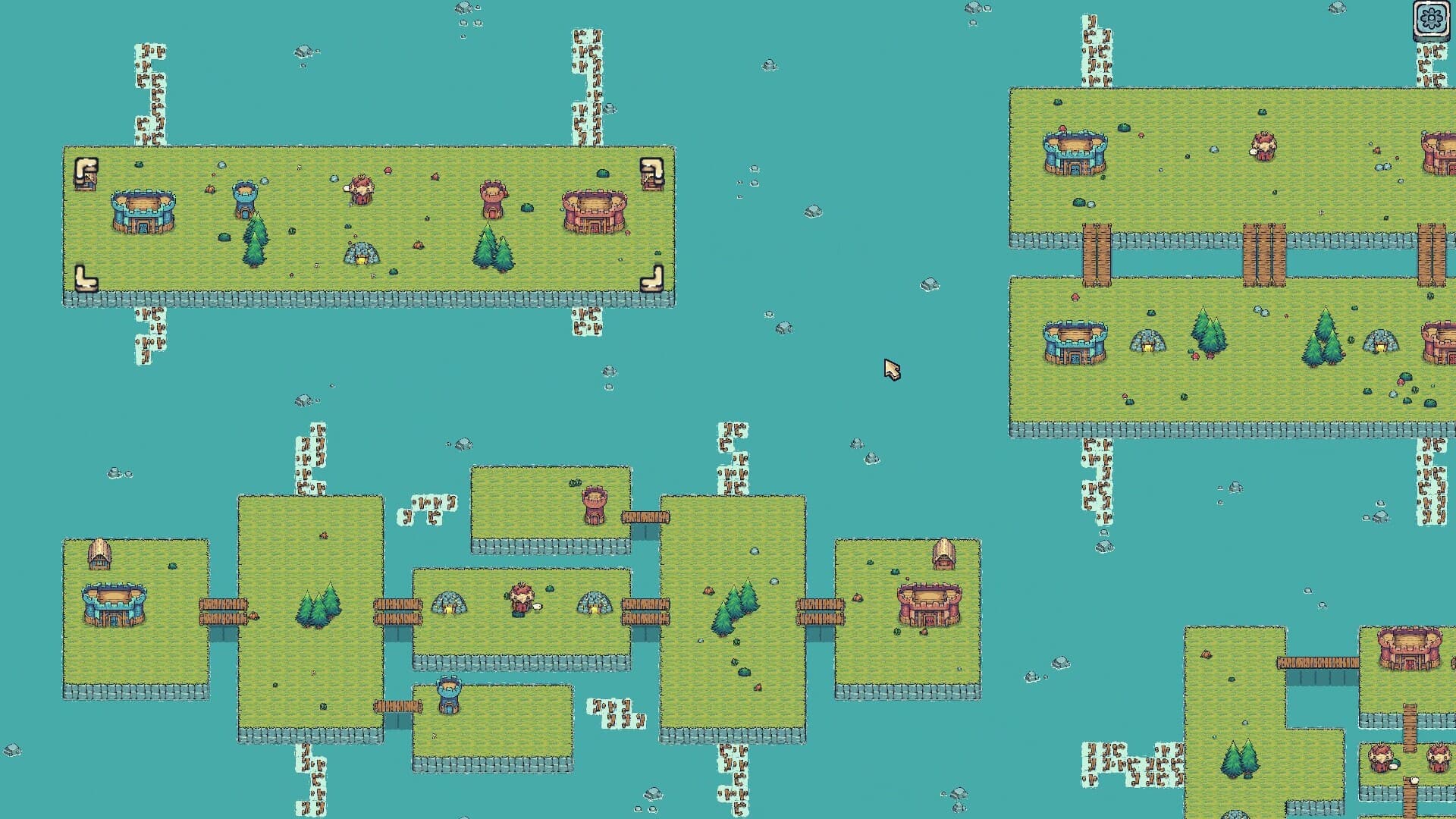Select the pine trees on the central island
The height and width of the screenshot is (819, 1456).
[x=320, y=605]
